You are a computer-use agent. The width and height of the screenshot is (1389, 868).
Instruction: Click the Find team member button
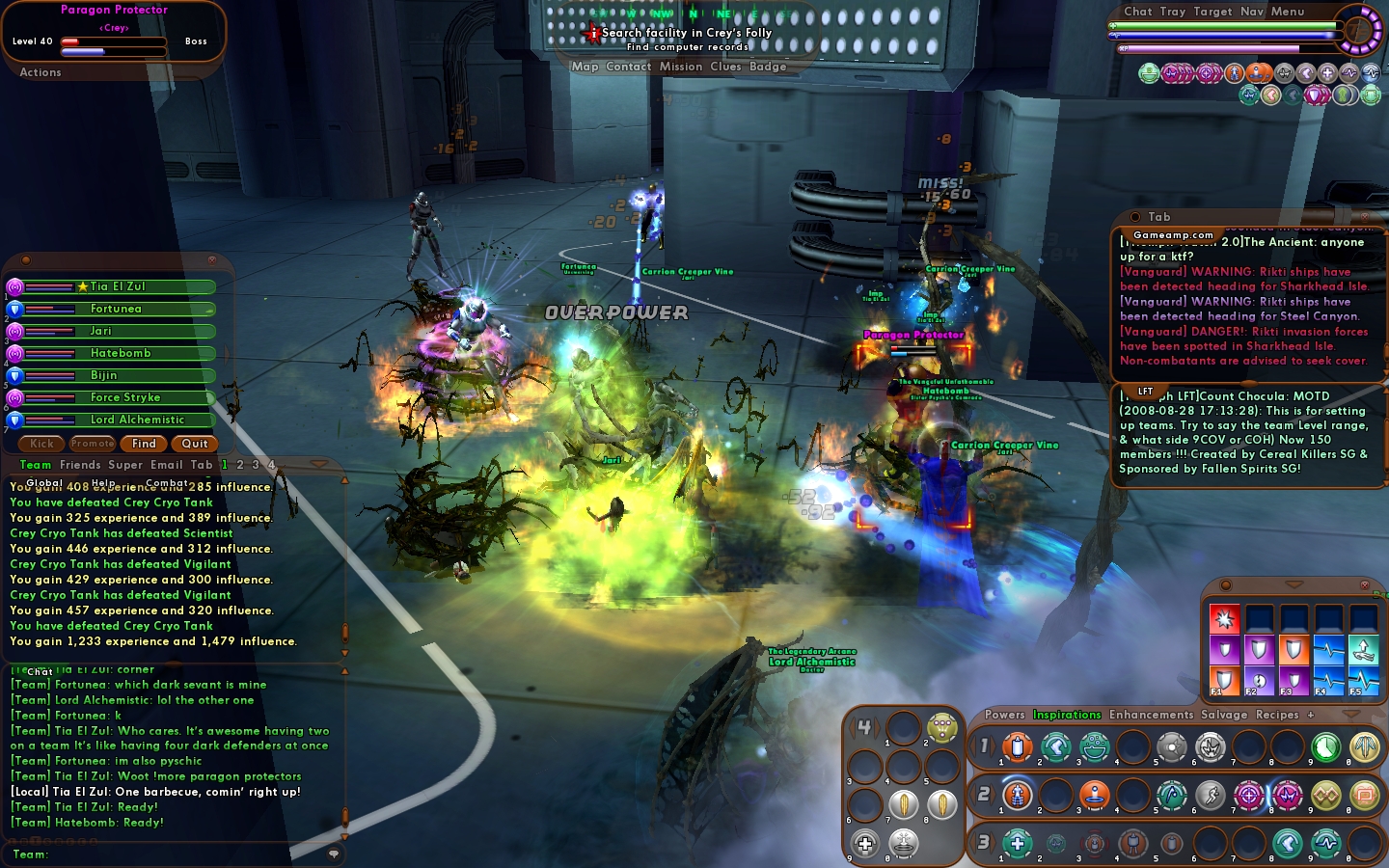[x=144, y=444]
